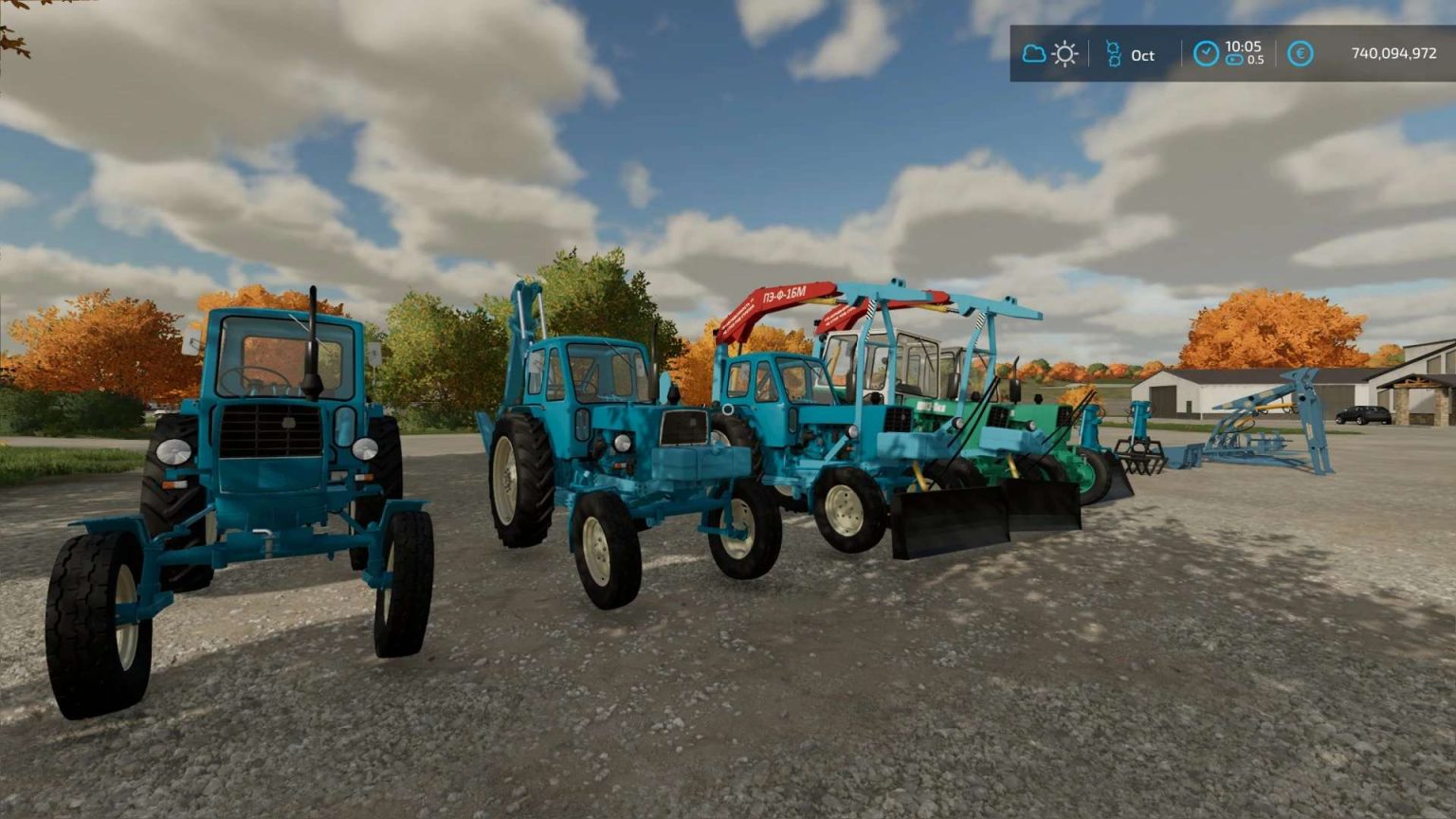
Task: Click the sun weather forecast icon
Action: (x=1065, y=54)
